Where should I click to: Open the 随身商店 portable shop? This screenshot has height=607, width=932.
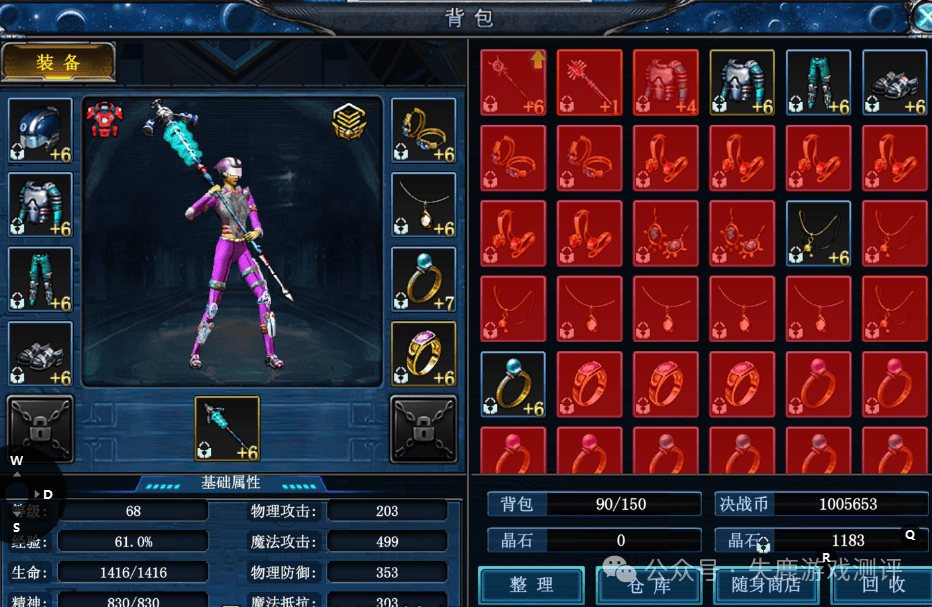tap(767, 586)
